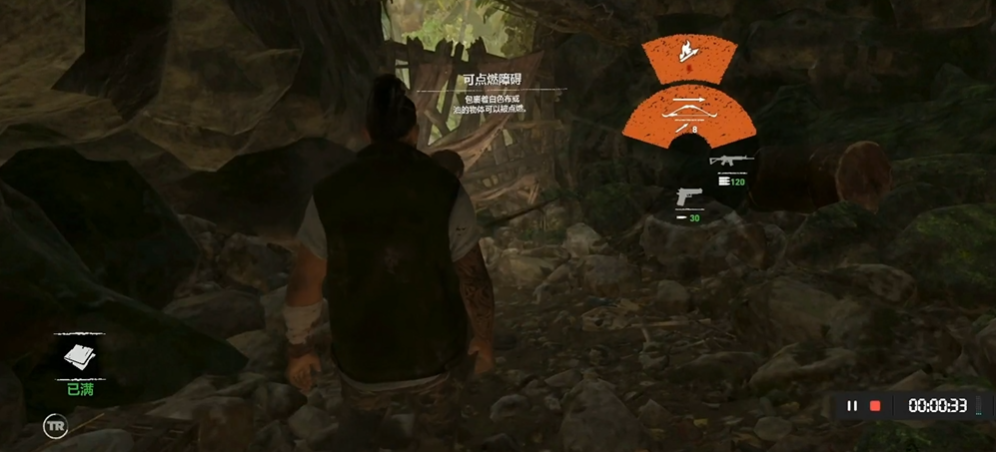Equip the assault rifle
The width and height of the screenshot is (996, 452).
tap(728, 160)
